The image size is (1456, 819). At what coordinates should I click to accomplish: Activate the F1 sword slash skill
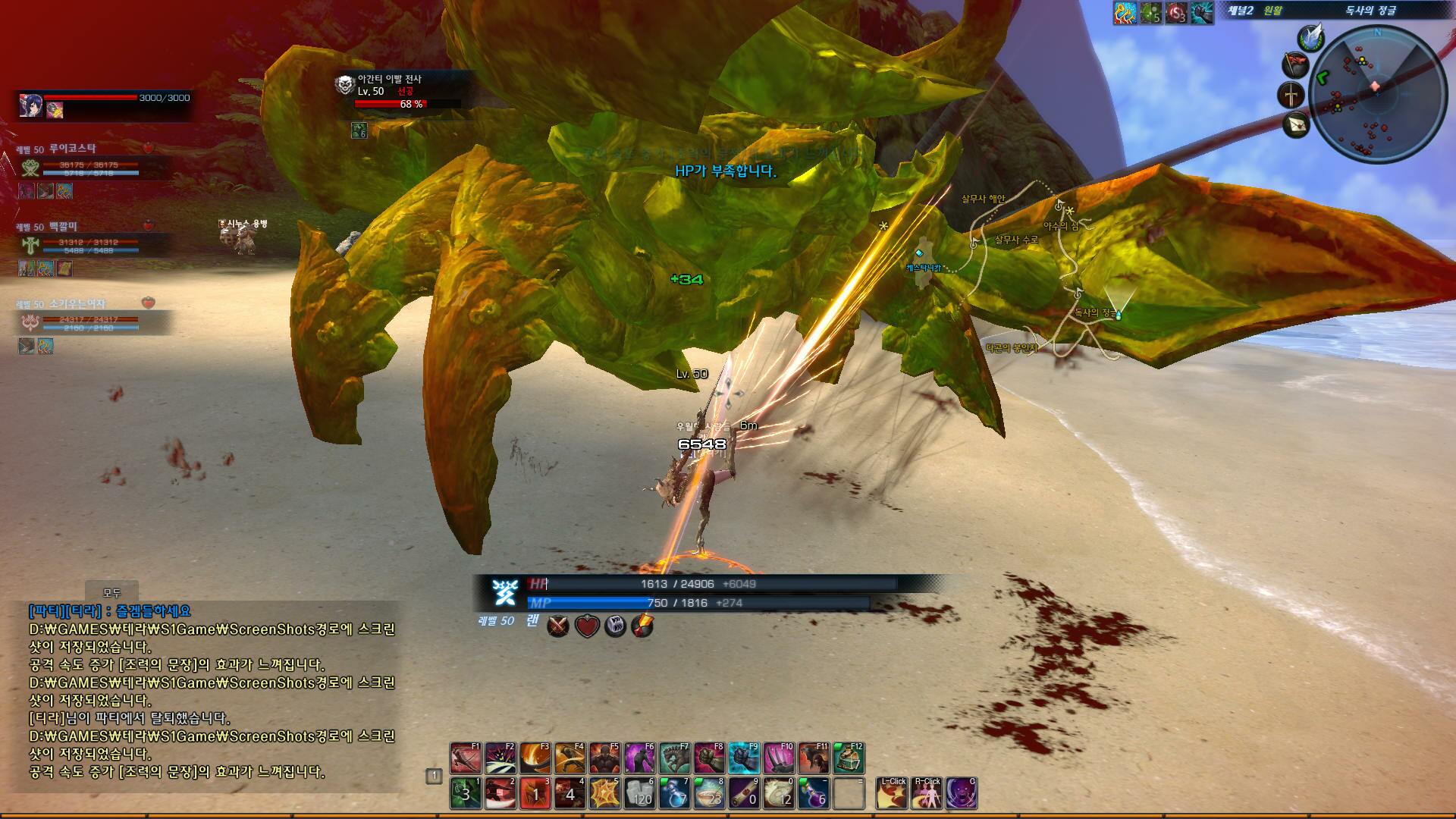pyautogui.click(x=466, y=758)
